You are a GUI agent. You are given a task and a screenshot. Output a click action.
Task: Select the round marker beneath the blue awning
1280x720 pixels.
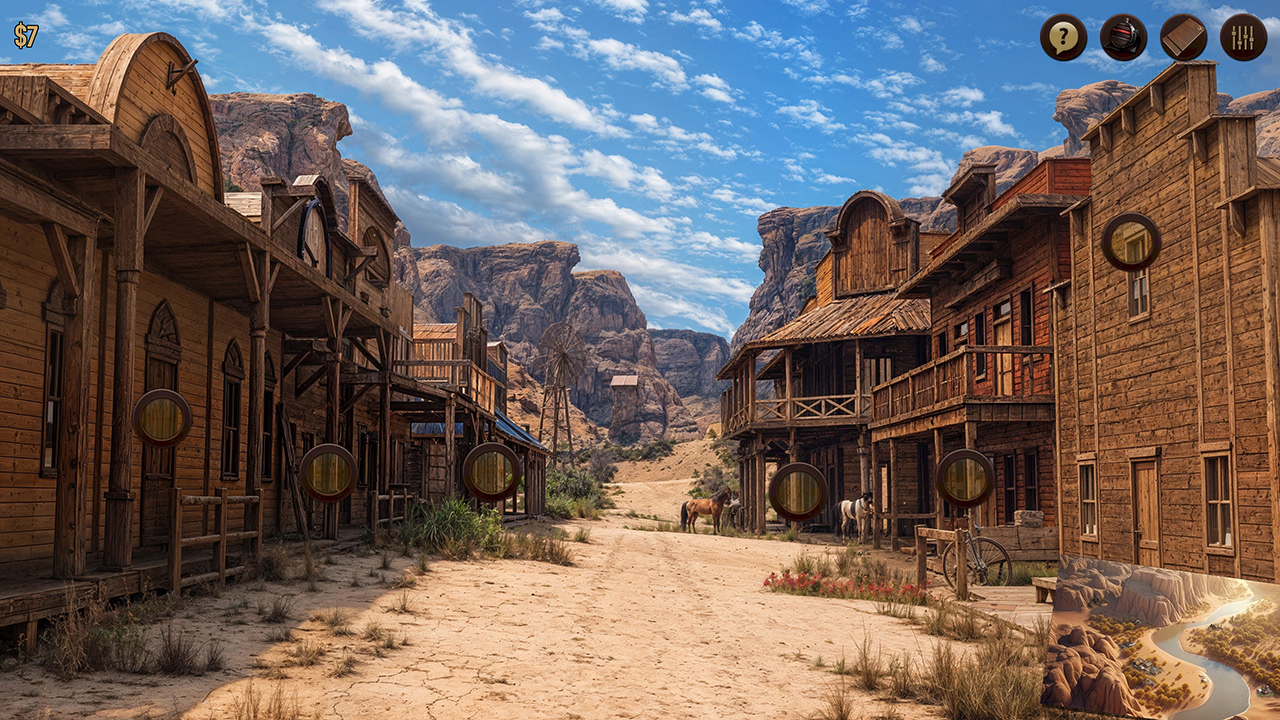[x=491, y=471]
